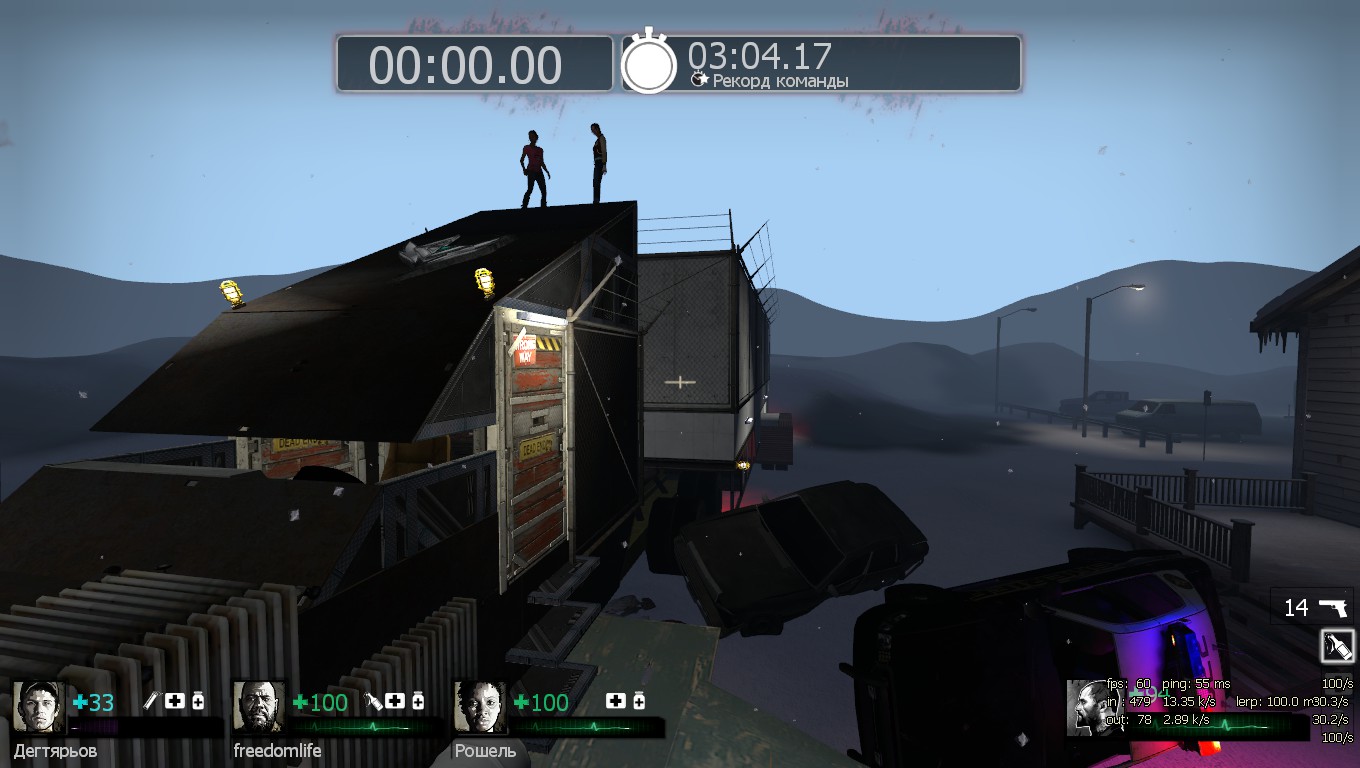
Task: Click the stopwatch icon beside the record time
Action: point(650,62)
